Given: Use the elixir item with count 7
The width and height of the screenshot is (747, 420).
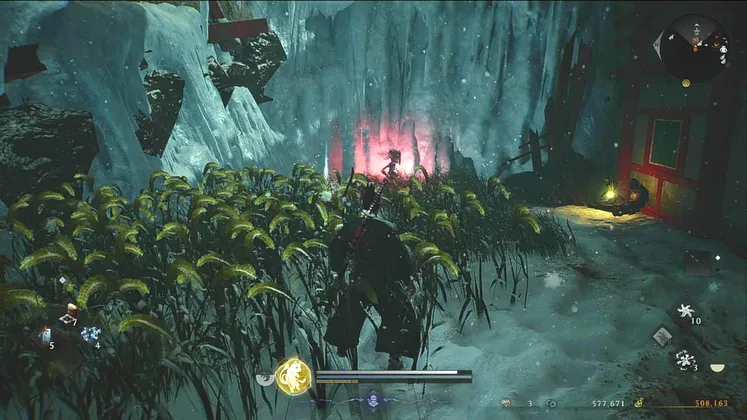Looking at the screenshot, I should point(69,314).
